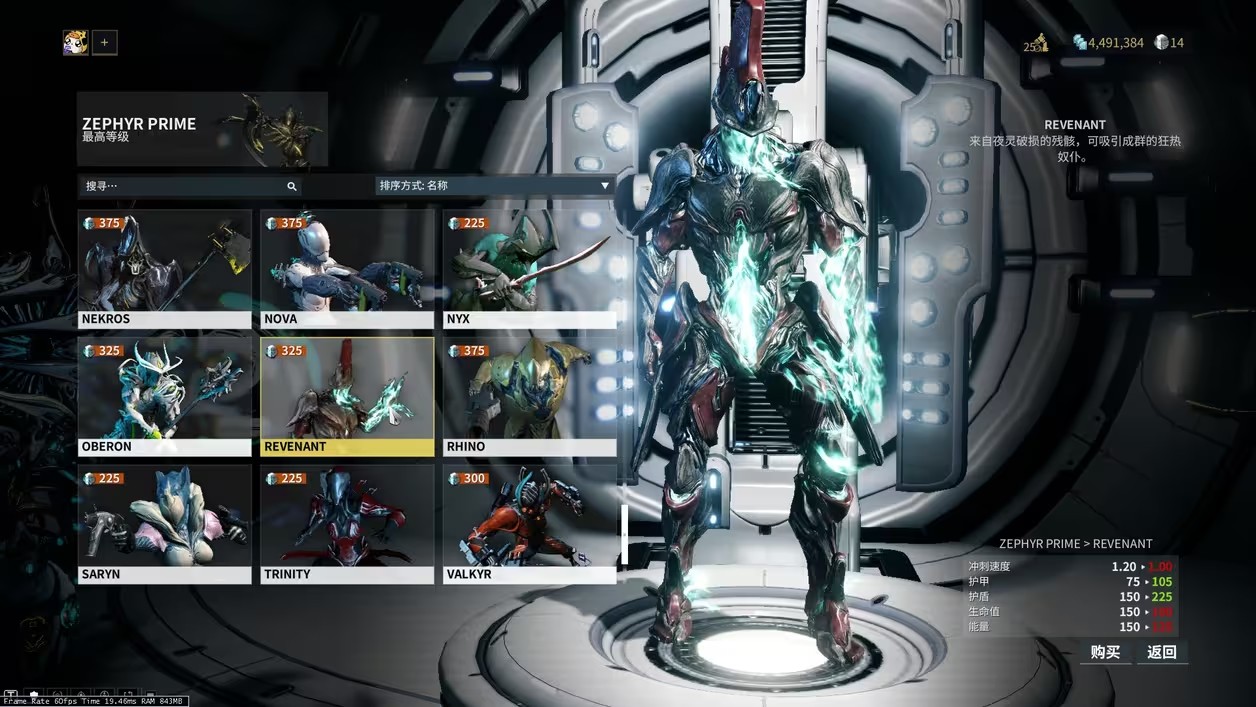1256x707 pixels.
Task: Select the Nekros warframe tile
Action: click(x=165, y=269)
